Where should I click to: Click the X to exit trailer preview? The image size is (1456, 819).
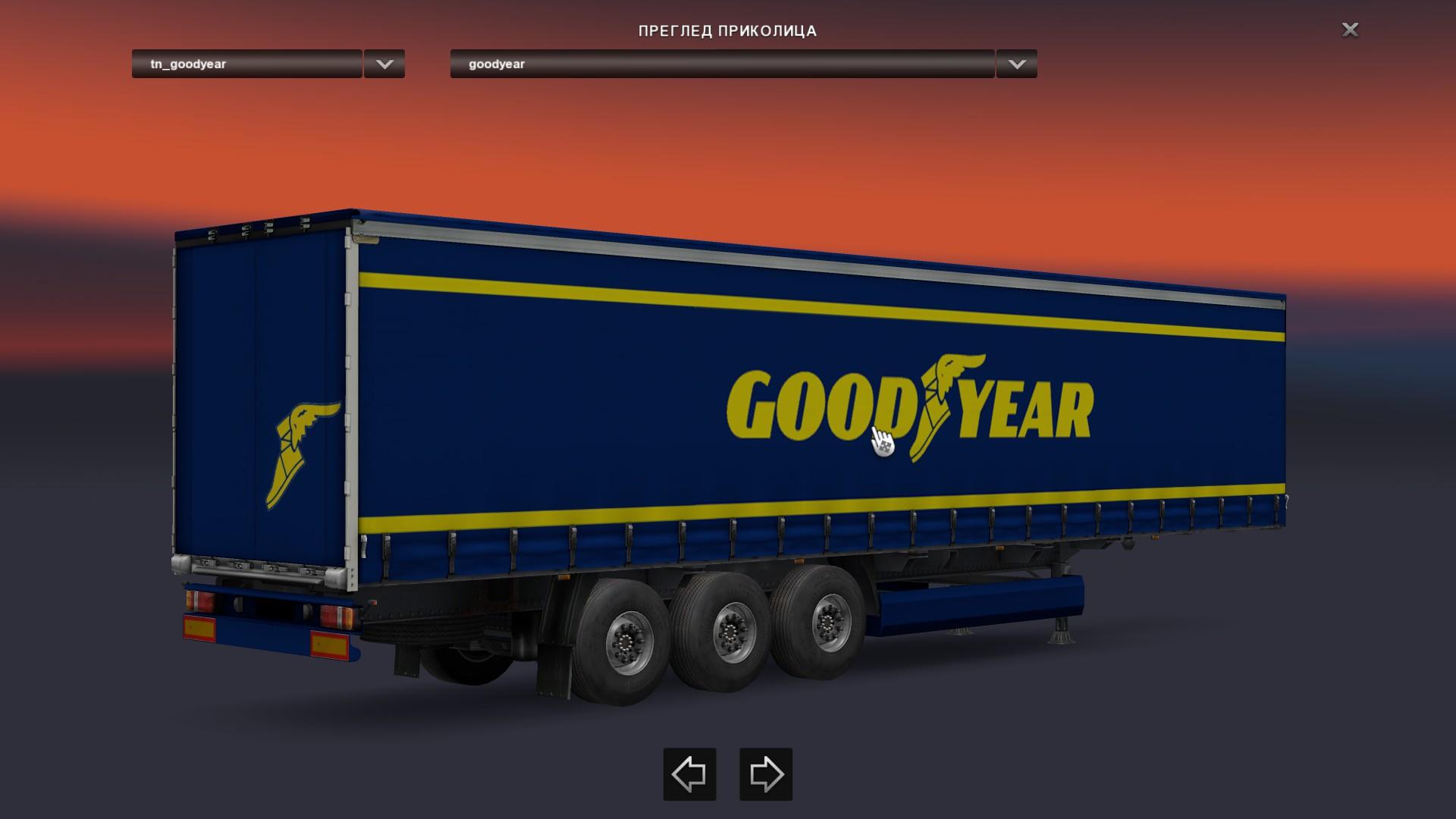tap(1349, 30)
